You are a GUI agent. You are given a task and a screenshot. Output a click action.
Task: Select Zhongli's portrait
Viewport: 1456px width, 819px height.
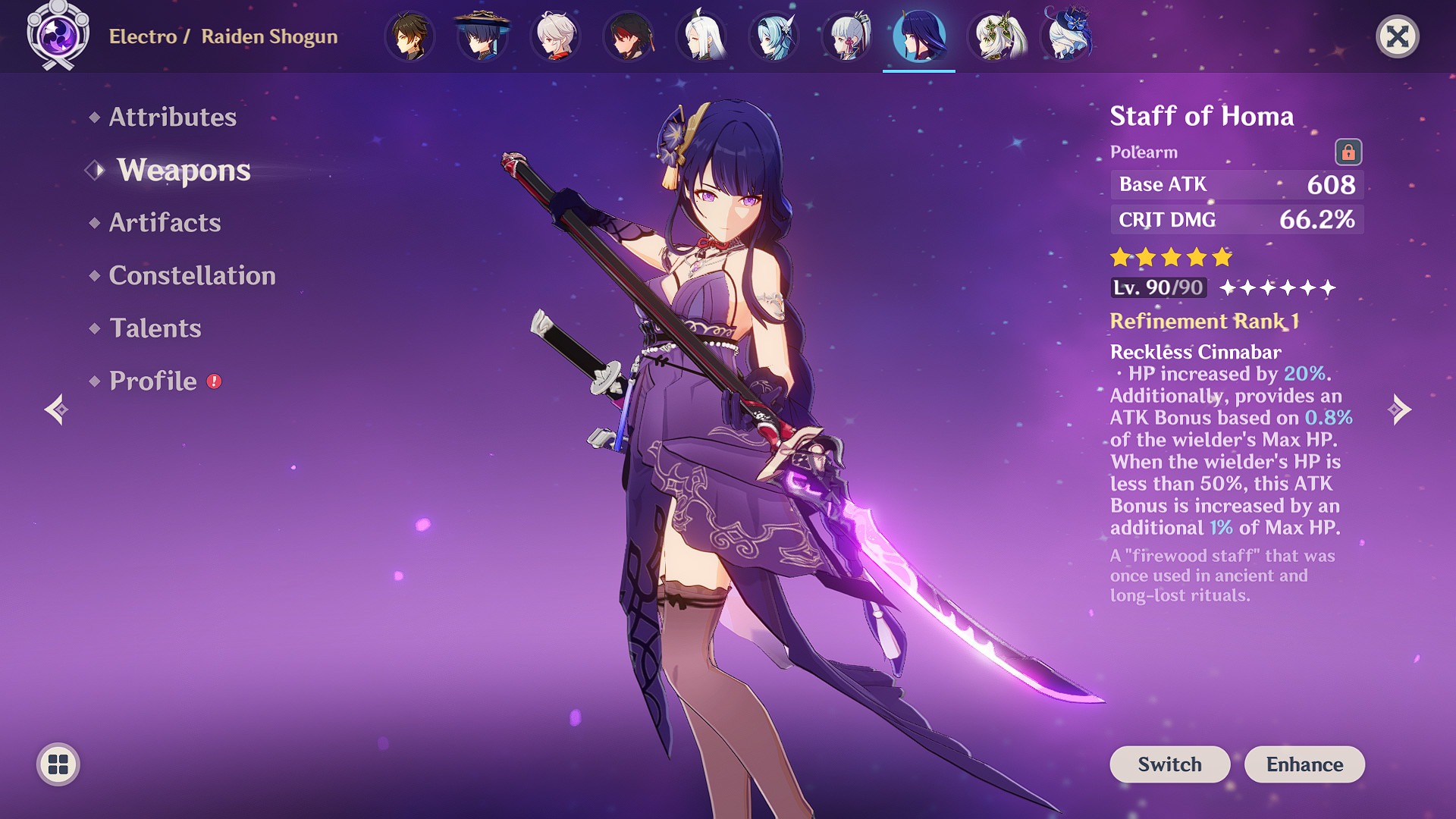410,36
